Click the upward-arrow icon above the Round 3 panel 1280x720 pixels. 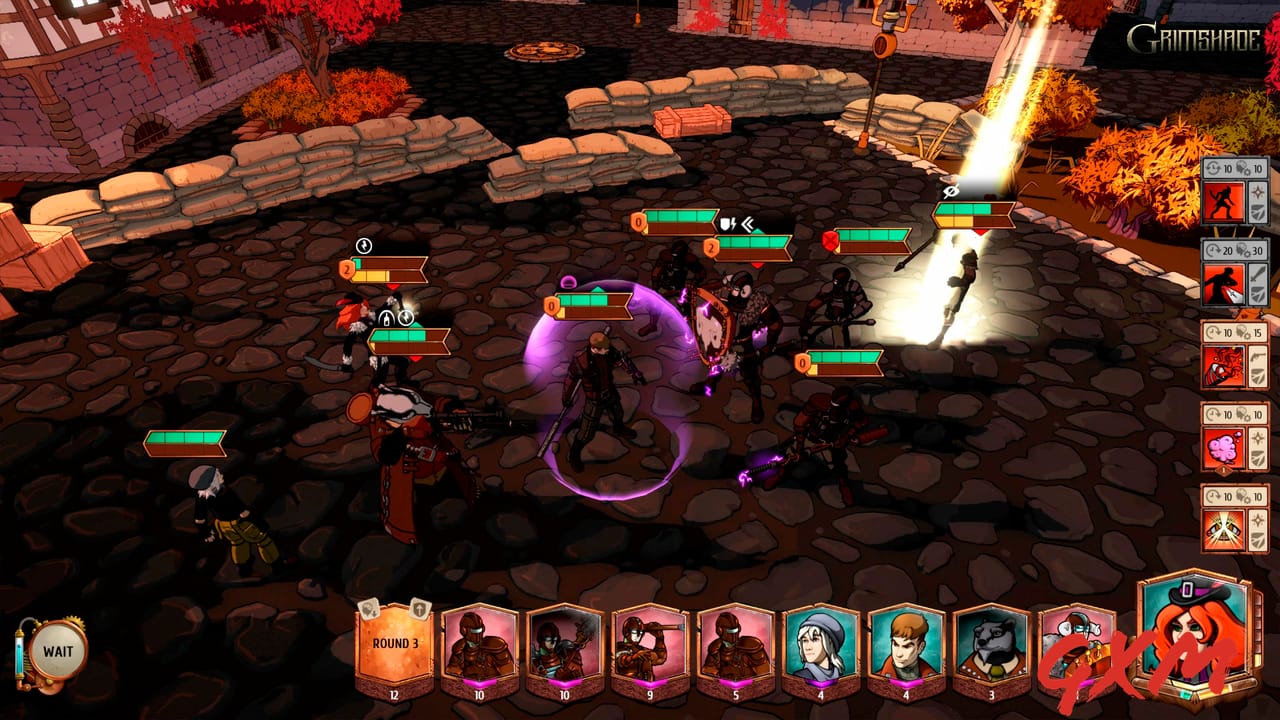tap(418, 609)
